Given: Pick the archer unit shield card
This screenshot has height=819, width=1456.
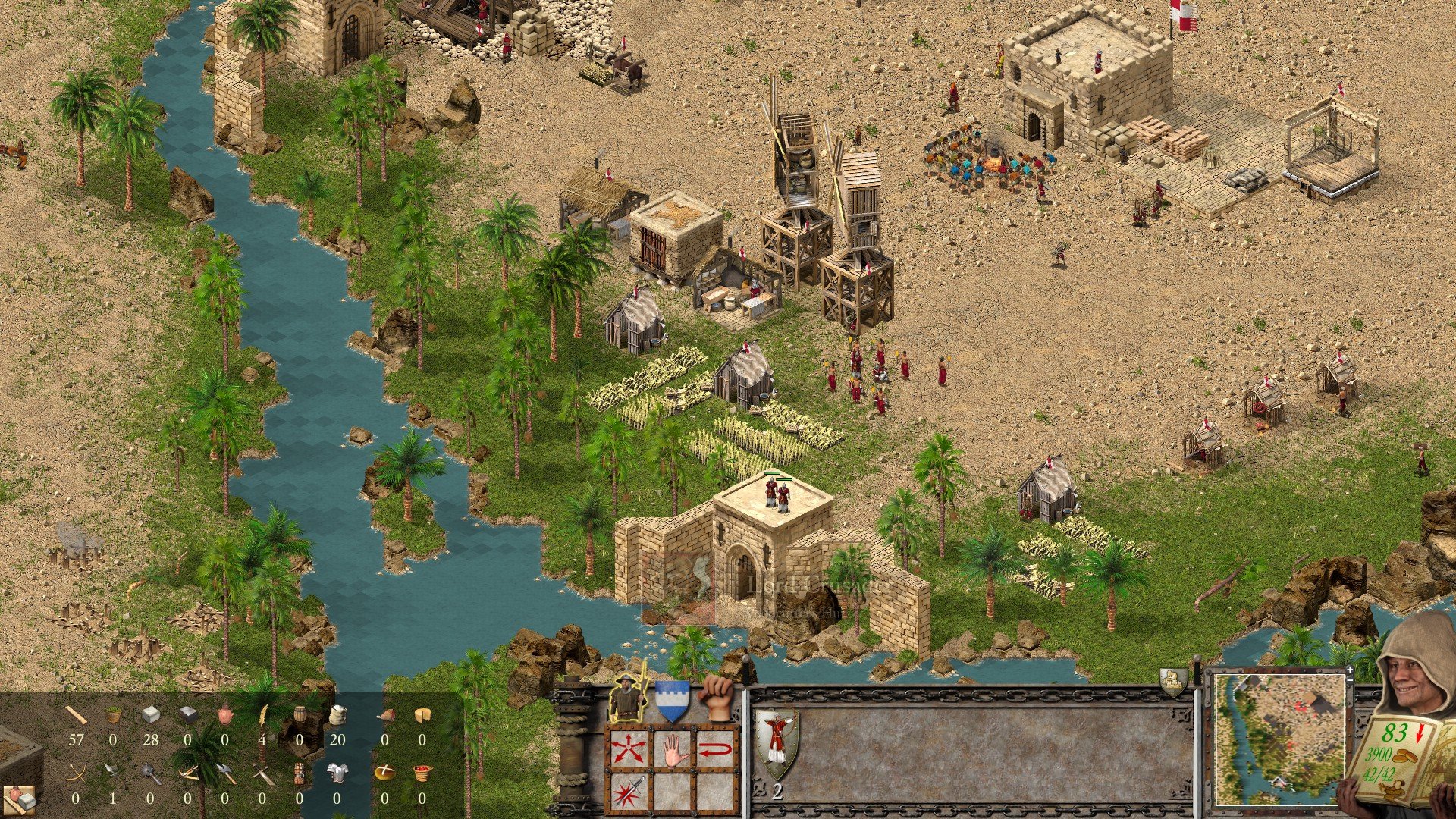Looking at the screenshot, I should coord(777,743).
